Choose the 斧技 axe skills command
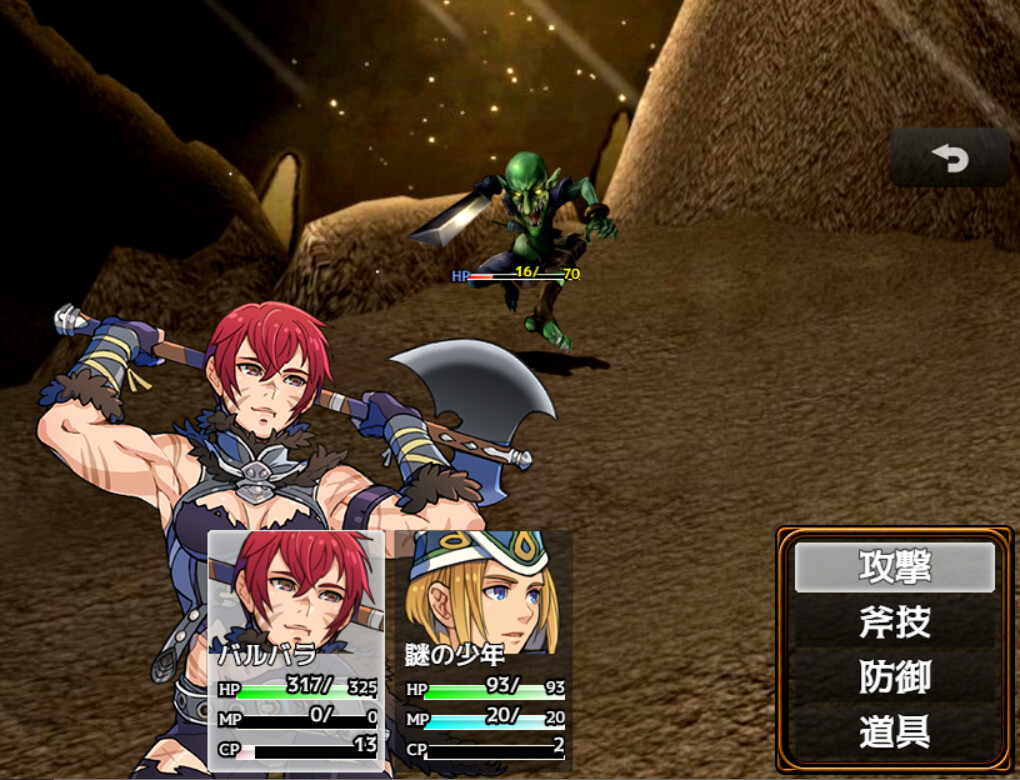This screenshot has width=1020, height=780. pos(894,622)
